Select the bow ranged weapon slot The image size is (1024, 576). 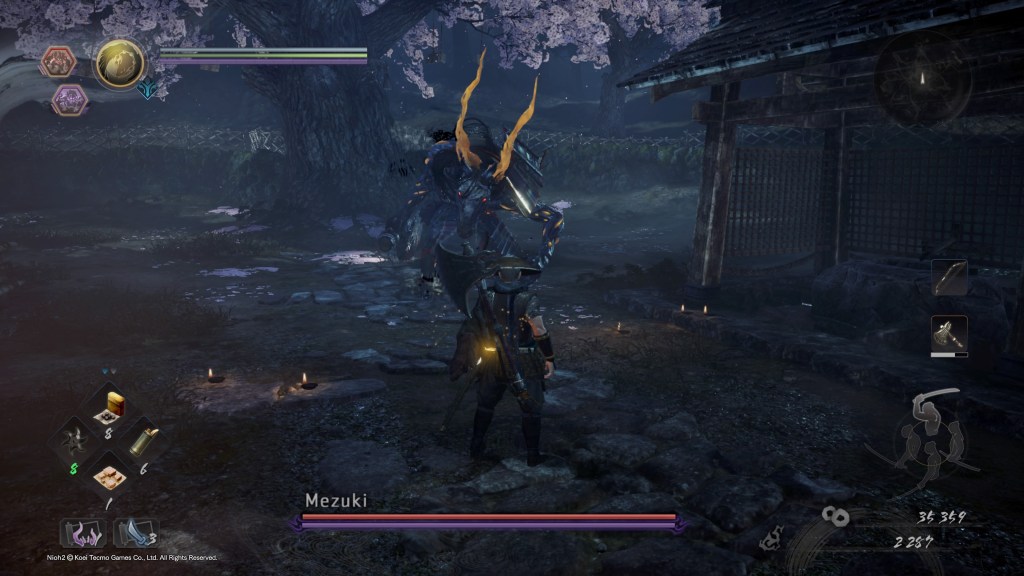(949, 278)
